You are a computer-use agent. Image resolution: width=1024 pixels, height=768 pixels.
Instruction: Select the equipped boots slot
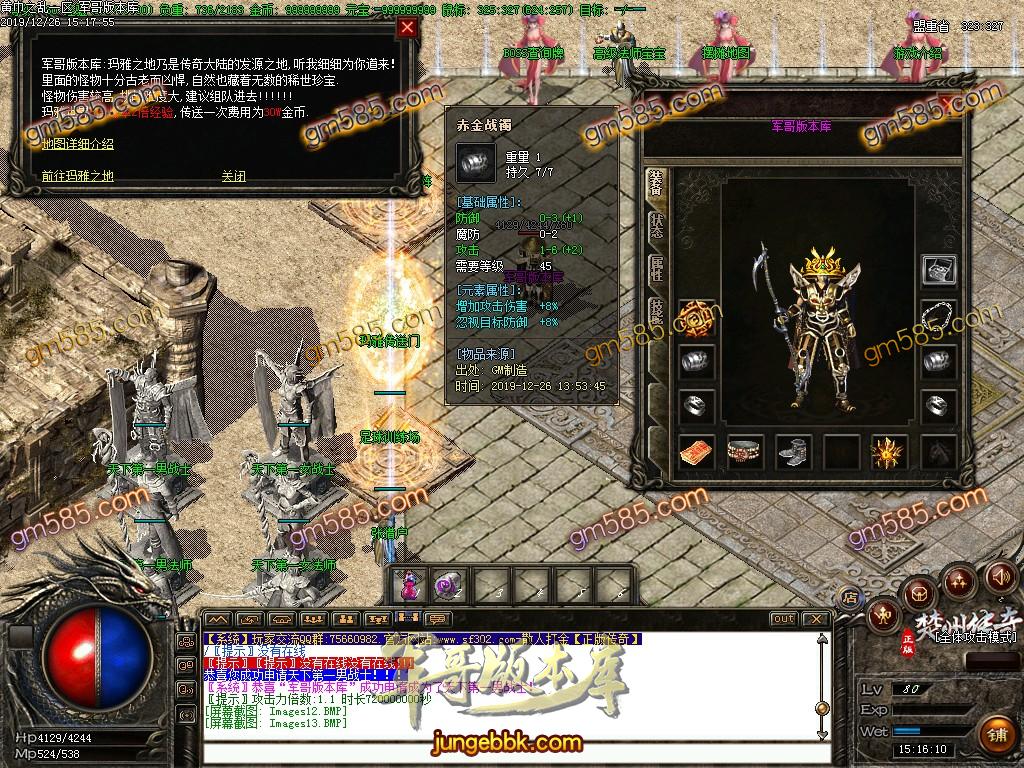point(794,452)
